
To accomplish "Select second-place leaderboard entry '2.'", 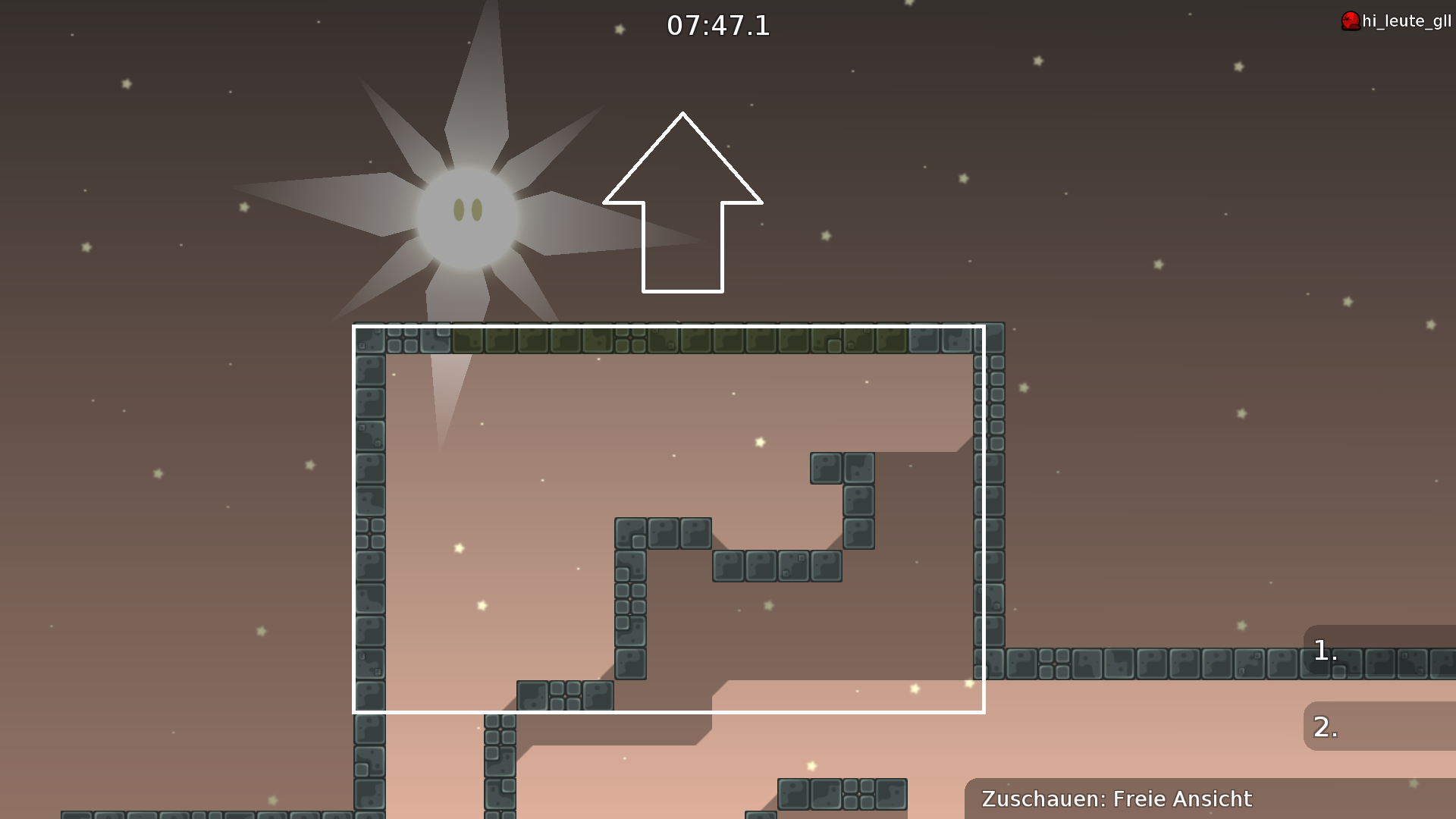I will coord(1323,726).
